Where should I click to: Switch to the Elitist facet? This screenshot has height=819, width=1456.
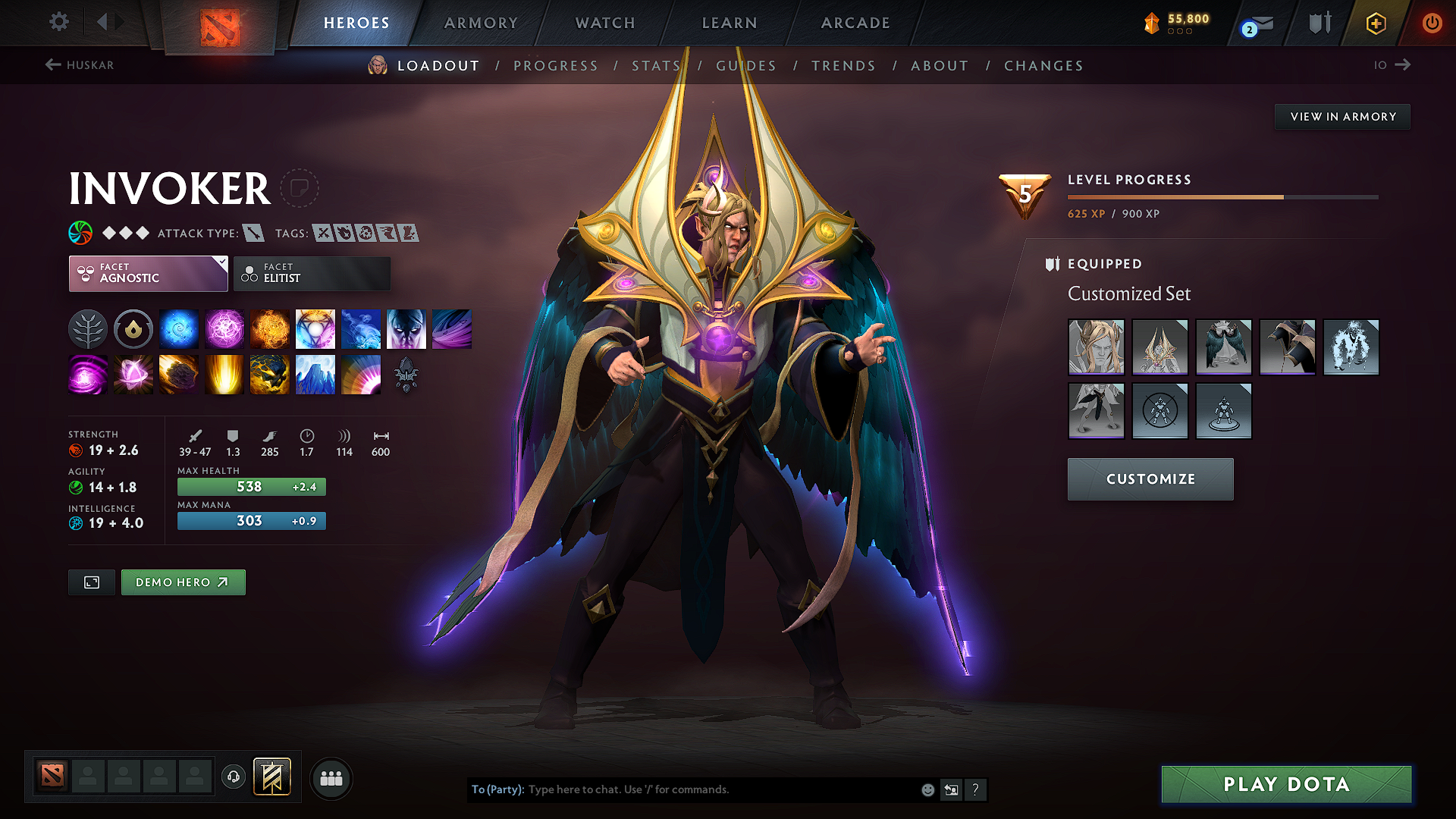coord(312,273)
